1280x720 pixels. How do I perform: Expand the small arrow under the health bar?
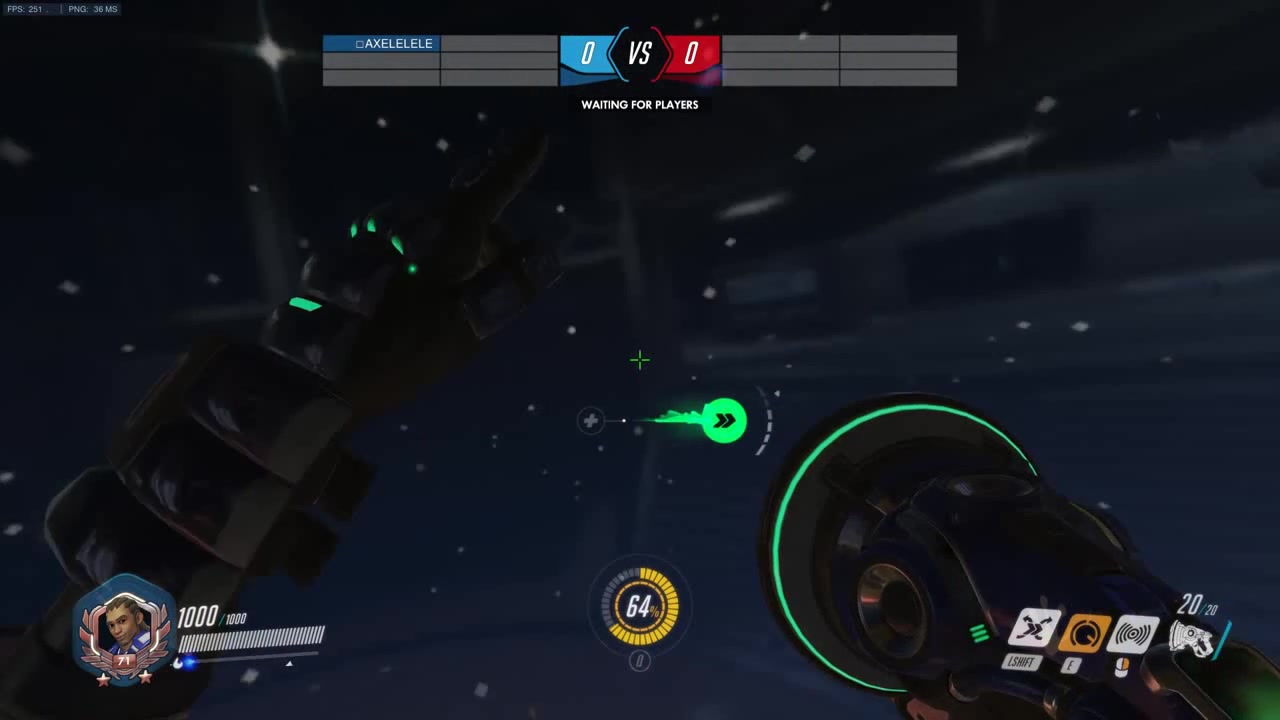click(x=289, y=663)
